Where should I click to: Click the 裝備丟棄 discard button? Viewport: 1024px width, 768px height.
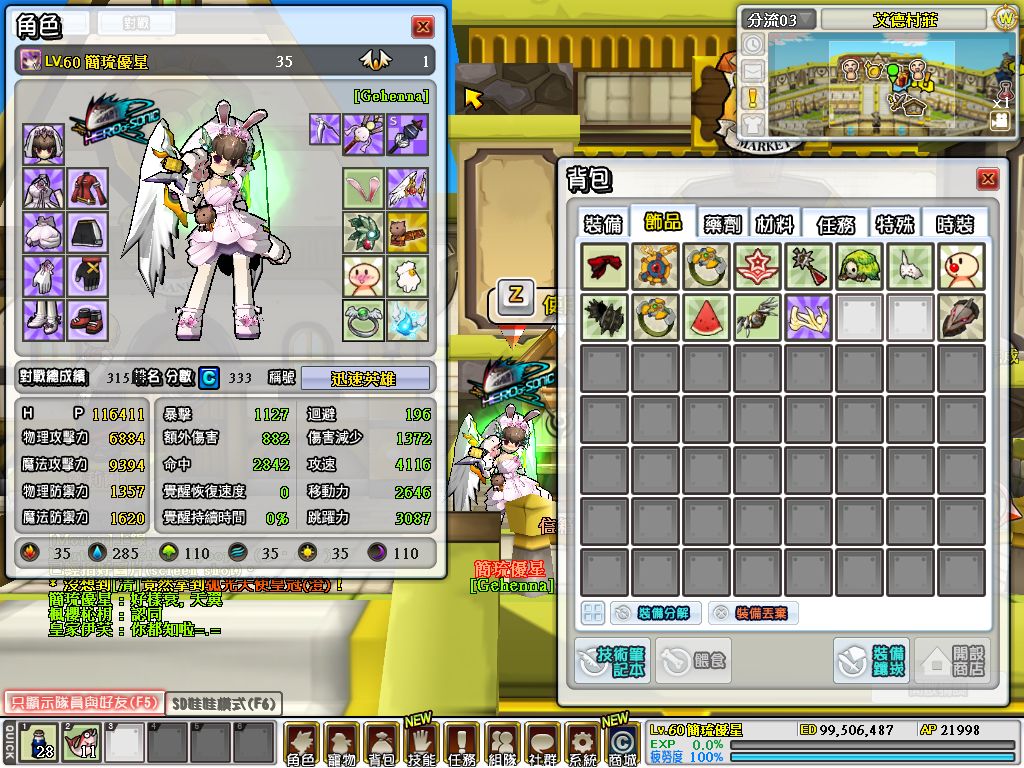pos(753,613)
